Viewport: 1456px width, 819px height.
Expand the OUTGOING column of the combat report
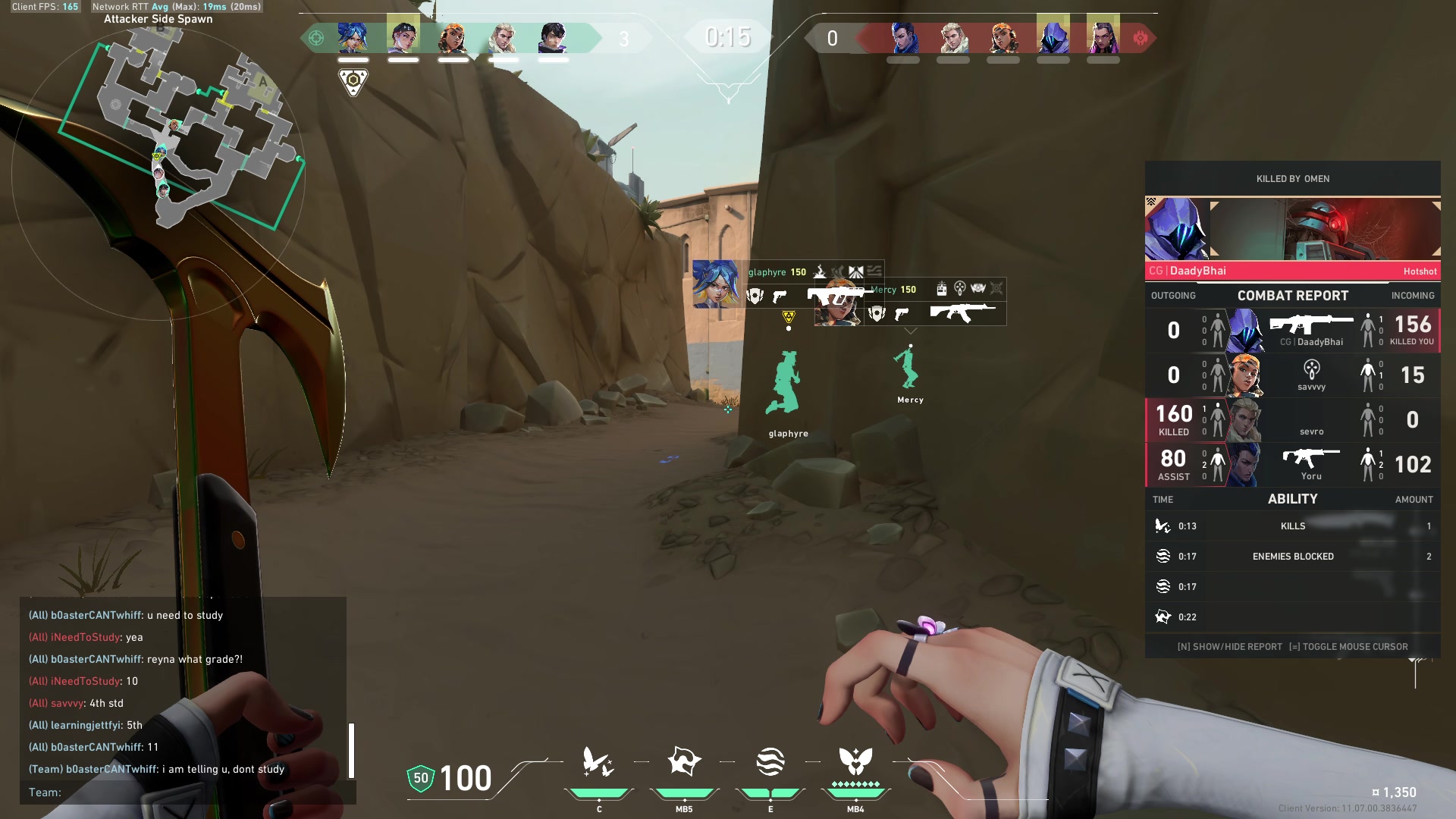coord(1172,295)
